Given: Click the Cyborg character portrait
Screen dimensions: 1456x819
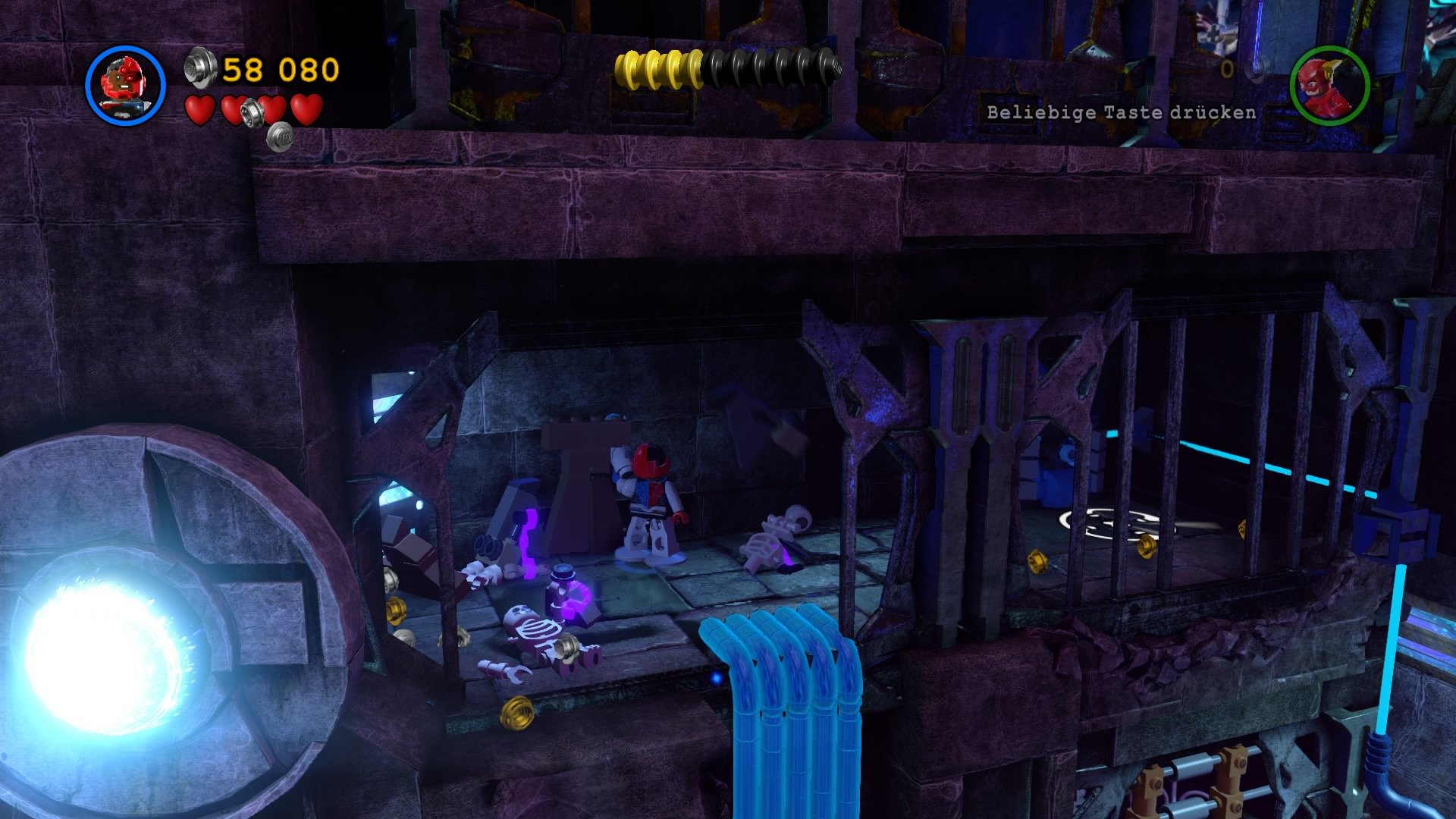Looking at the screenshot, I should click(x=125, y=83).
